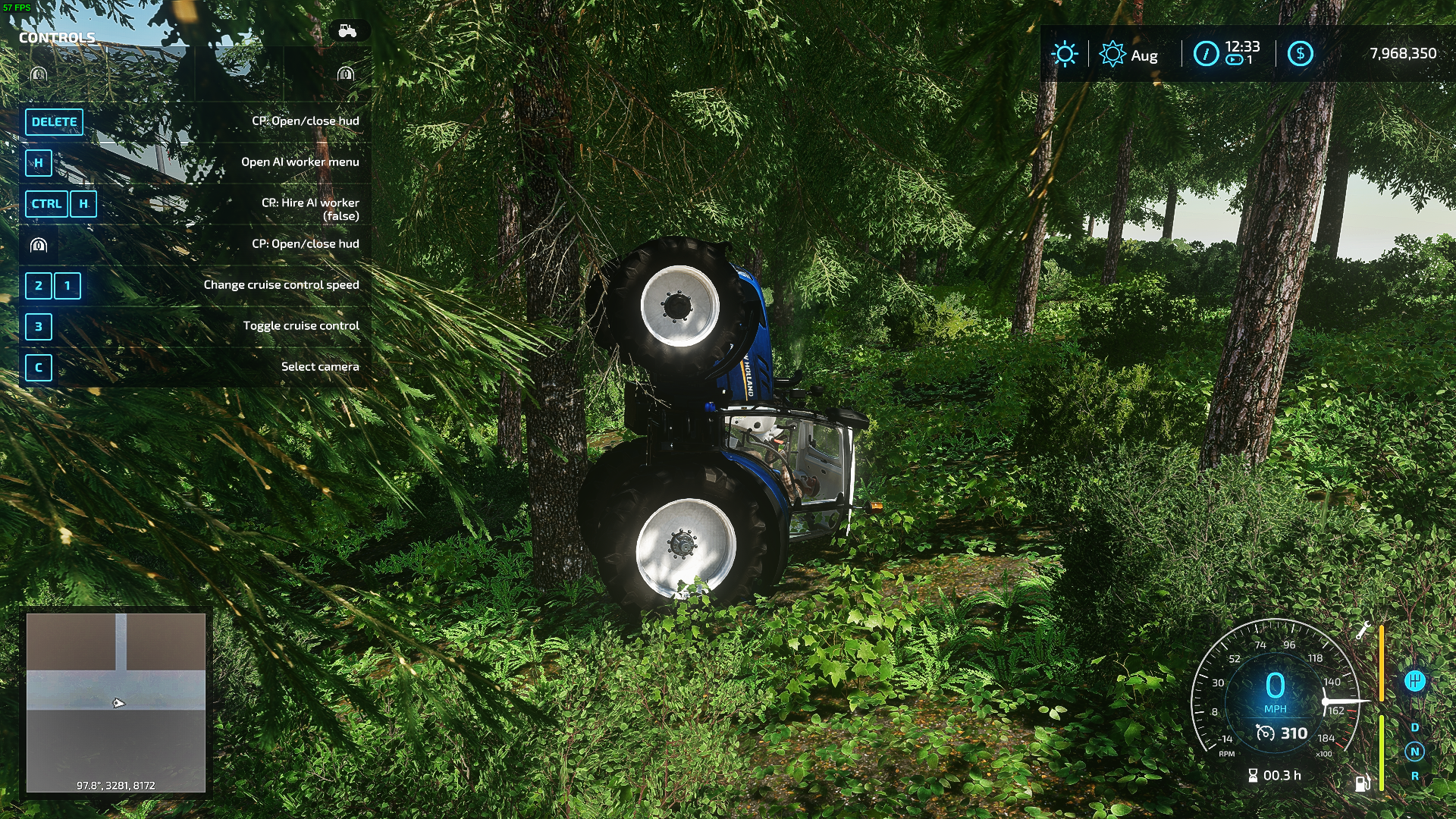Click the wrench vehicle damage icon
This screenshot has width=1456, height=819.
(1363, 630)
